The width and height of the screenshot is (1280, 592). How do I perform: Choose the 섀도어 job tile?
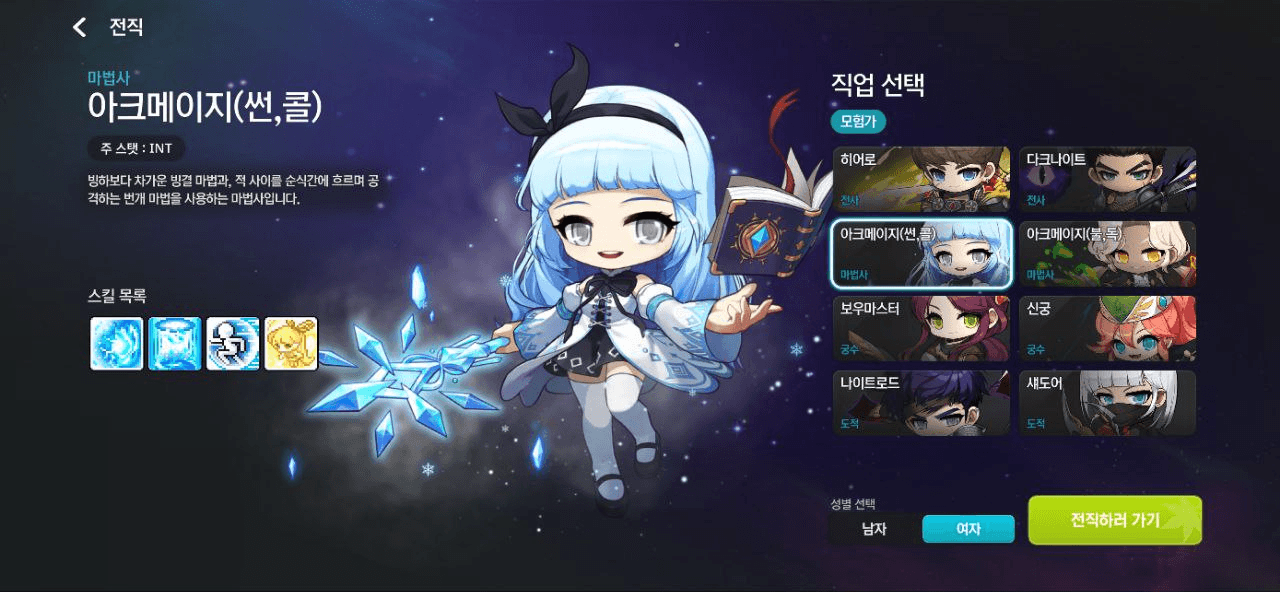click(x=1107, y=402)
